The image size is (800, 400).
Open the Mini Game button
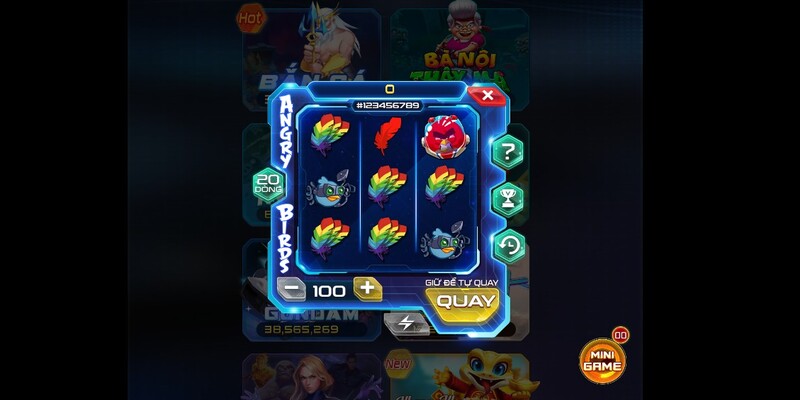pyautogui.click(x=603, y=361)
